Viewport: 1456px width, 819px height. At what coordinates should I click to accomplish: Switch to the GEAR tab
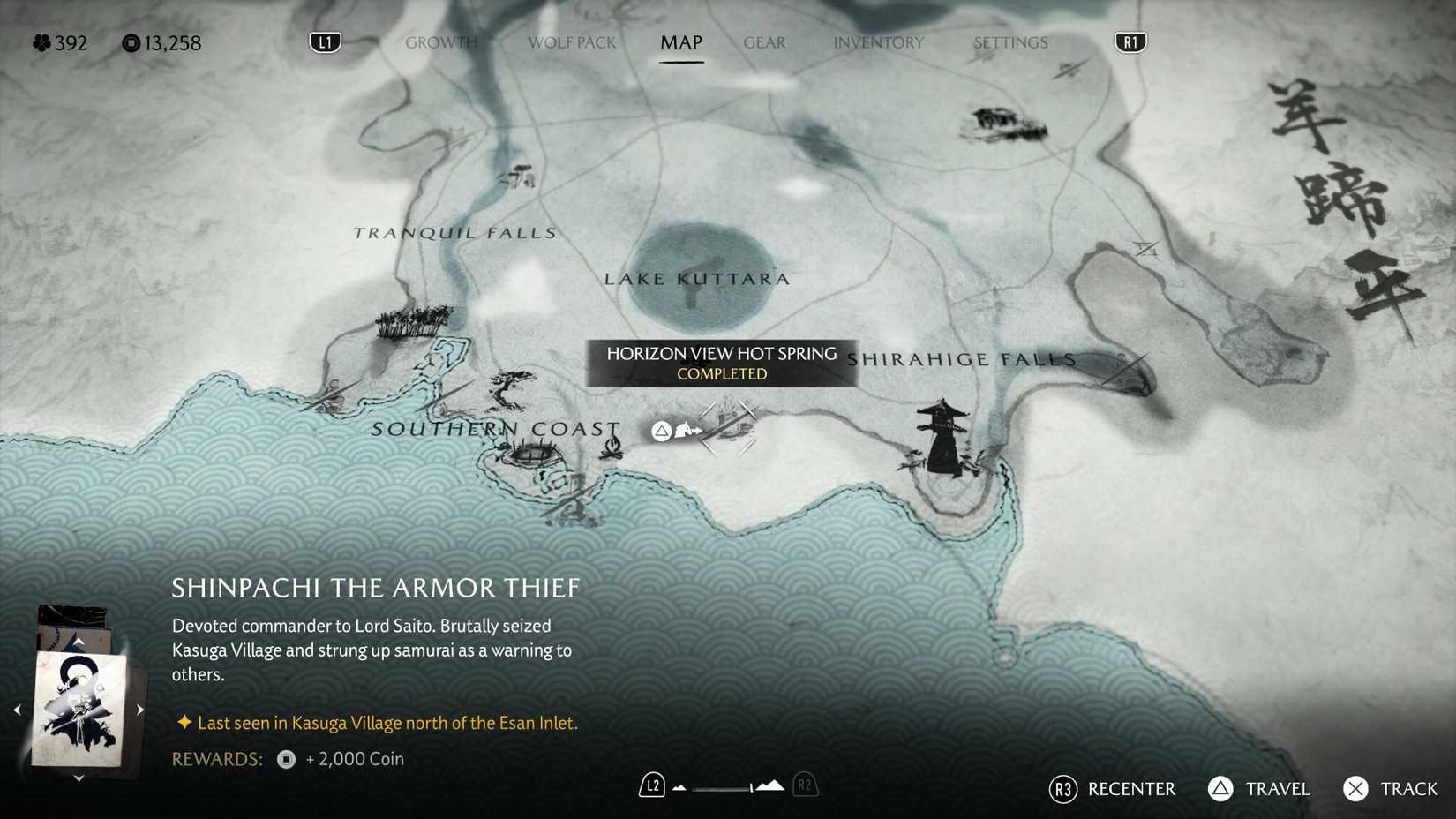(763, 42)
